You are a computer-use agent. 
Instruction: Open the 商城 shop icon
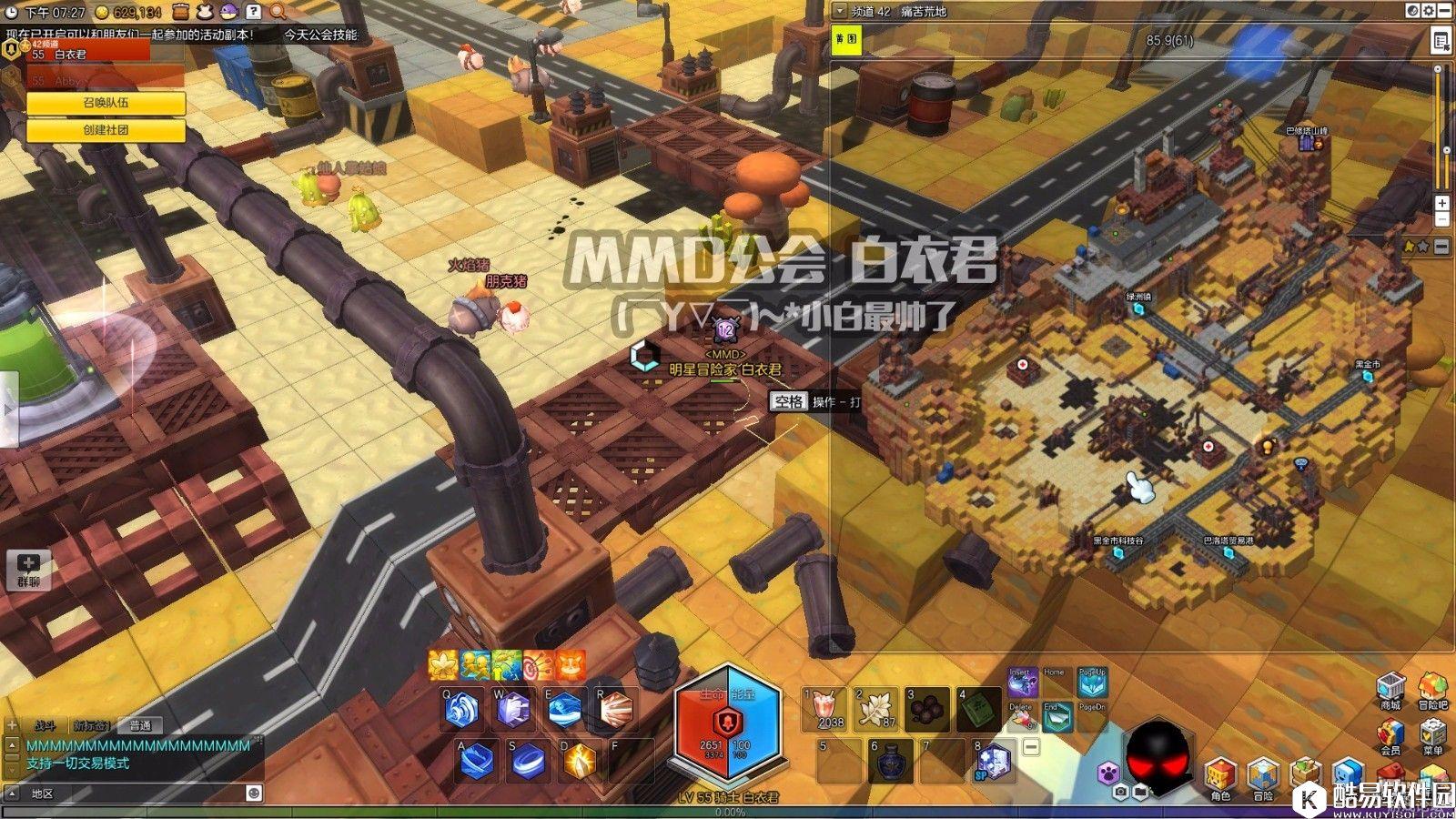pos(1390,692)
